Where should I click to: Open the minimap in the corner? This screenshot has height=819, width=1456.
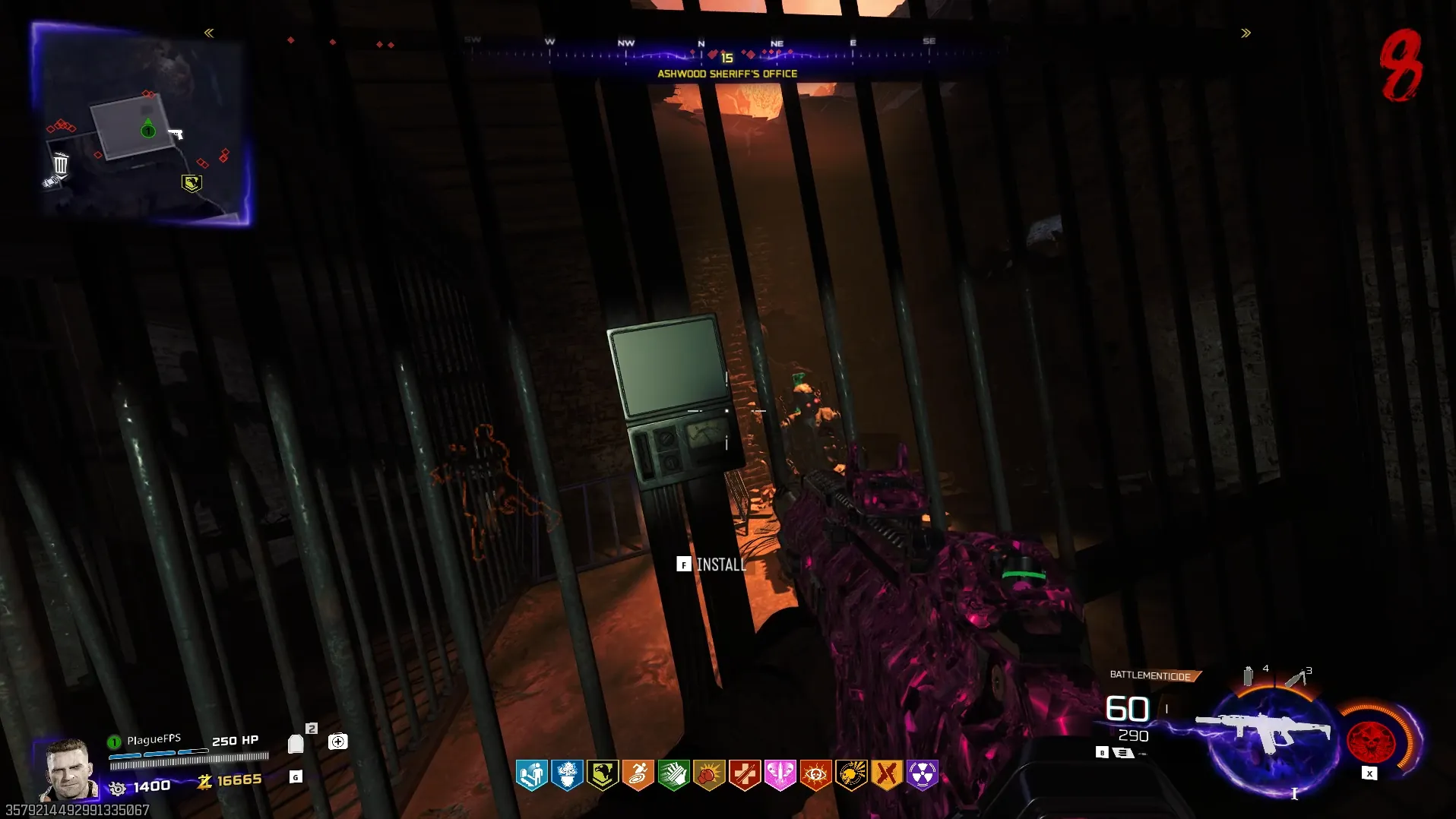point(141,124)
